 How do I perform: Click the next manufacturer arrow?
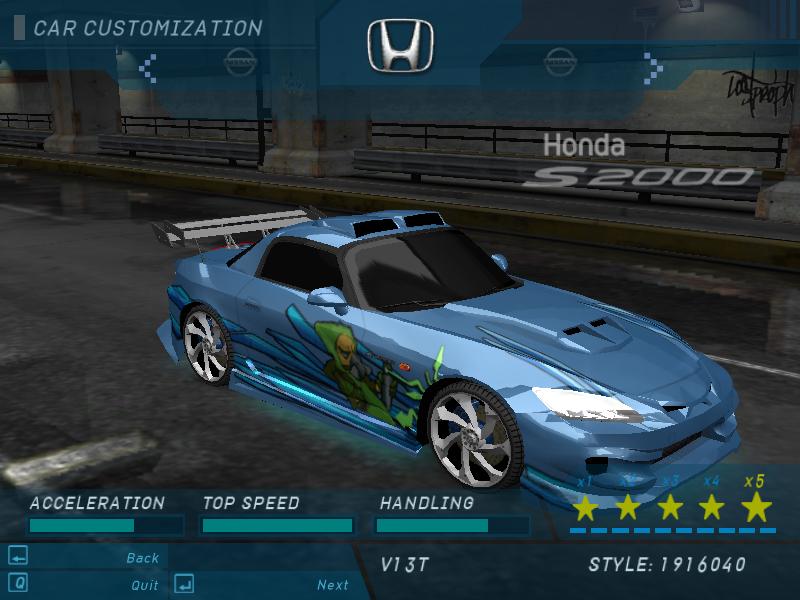pyautogui.click(x=653, y=66)
